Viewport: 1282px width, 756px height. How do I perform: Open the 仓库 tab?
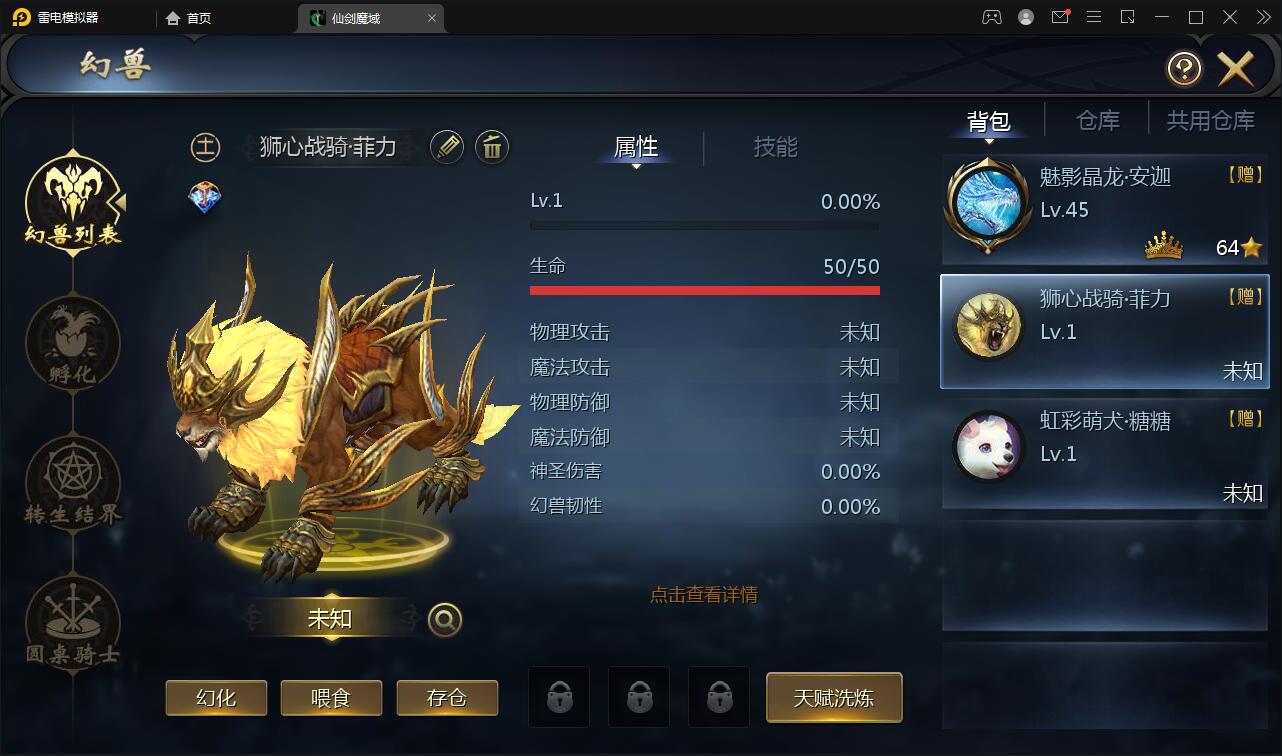click(1096, 119)
